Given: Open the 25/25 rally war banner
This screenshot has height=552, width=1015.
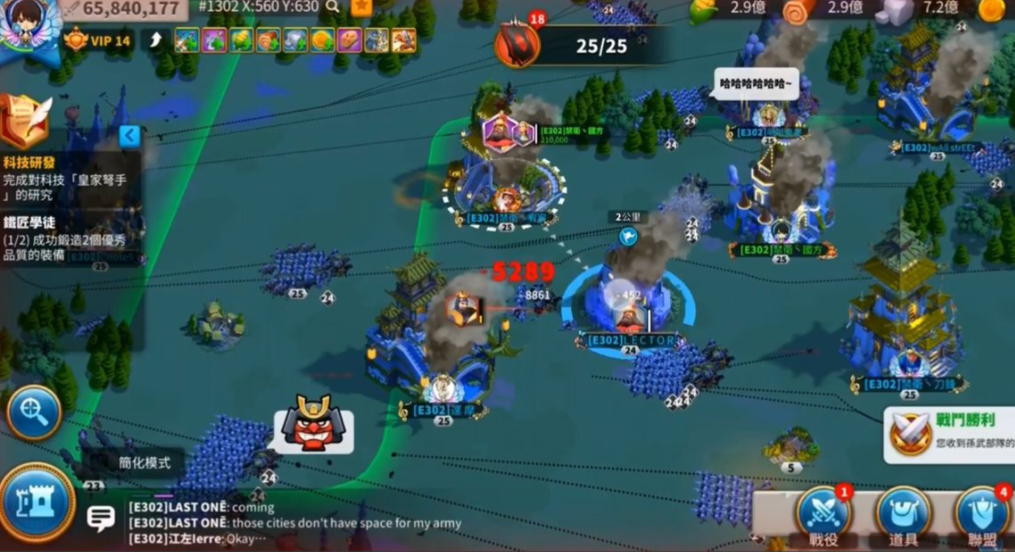Looking at the screenshot, I should pos(582,46).
